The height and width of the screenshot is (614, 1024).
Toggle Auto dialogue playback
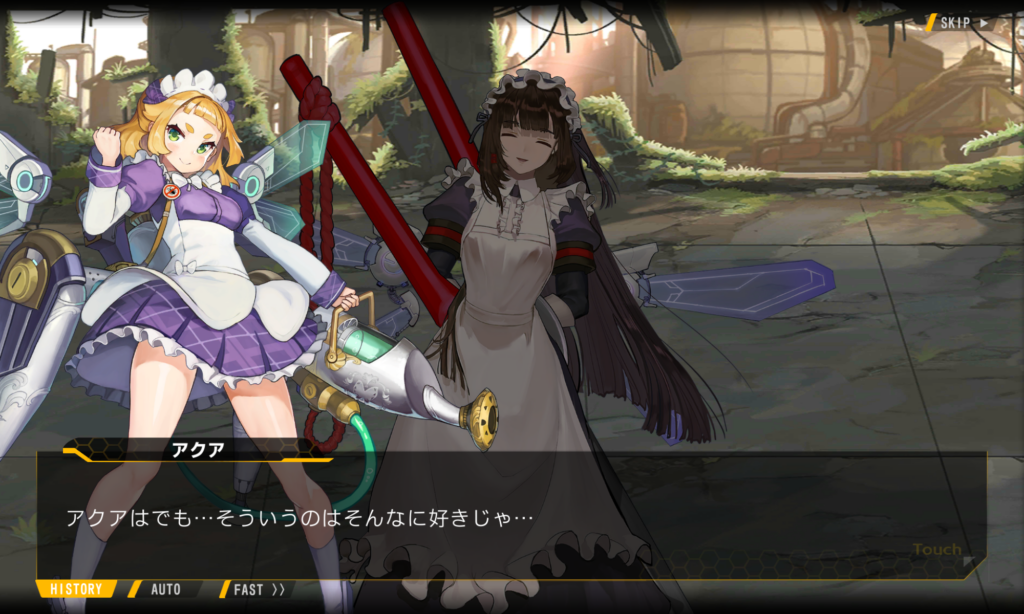pos(165,589)
